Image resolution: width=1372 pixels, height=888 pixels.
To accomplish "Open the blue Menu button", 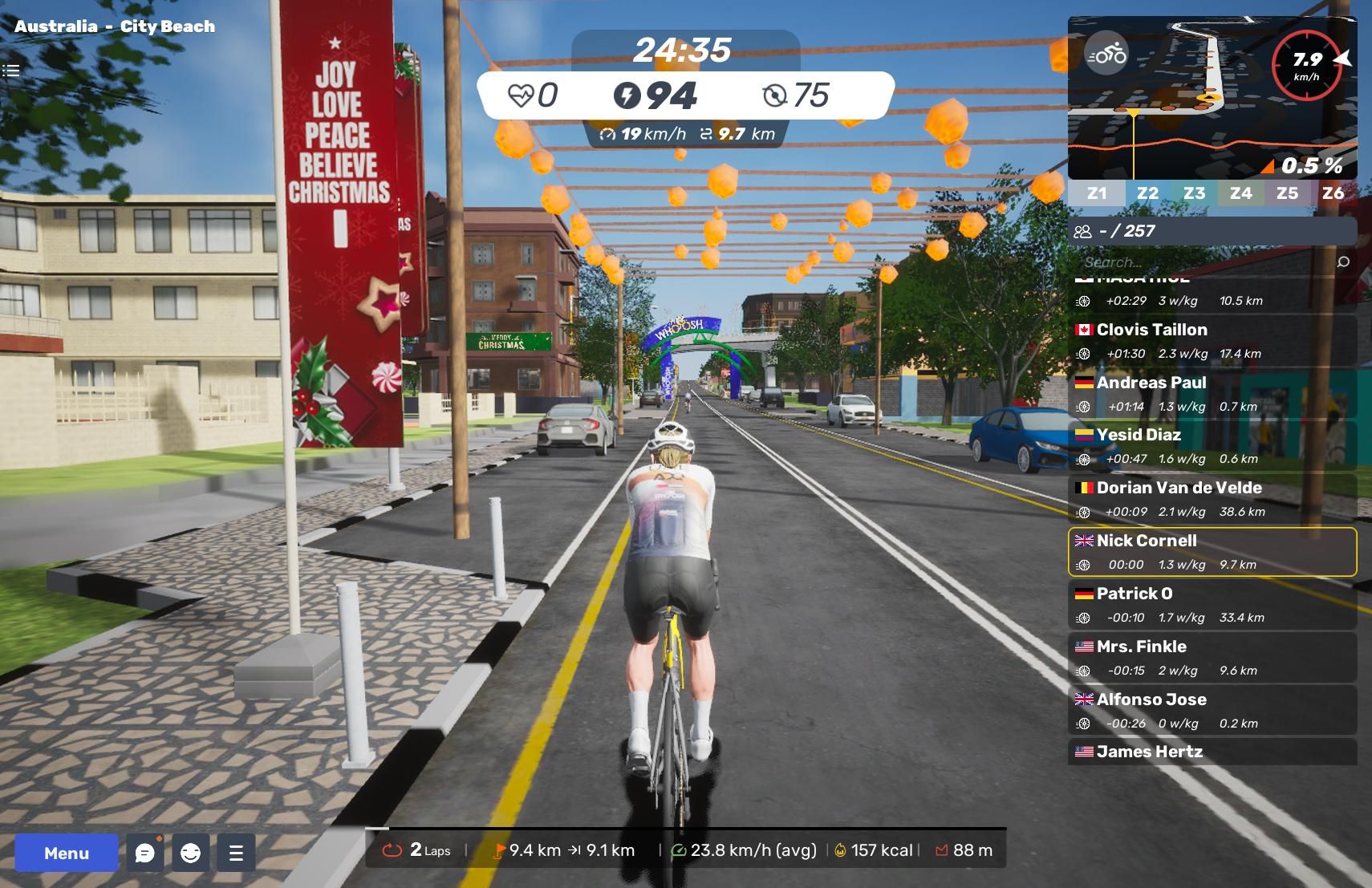I will pyautogui.click(x=67, y=853).
